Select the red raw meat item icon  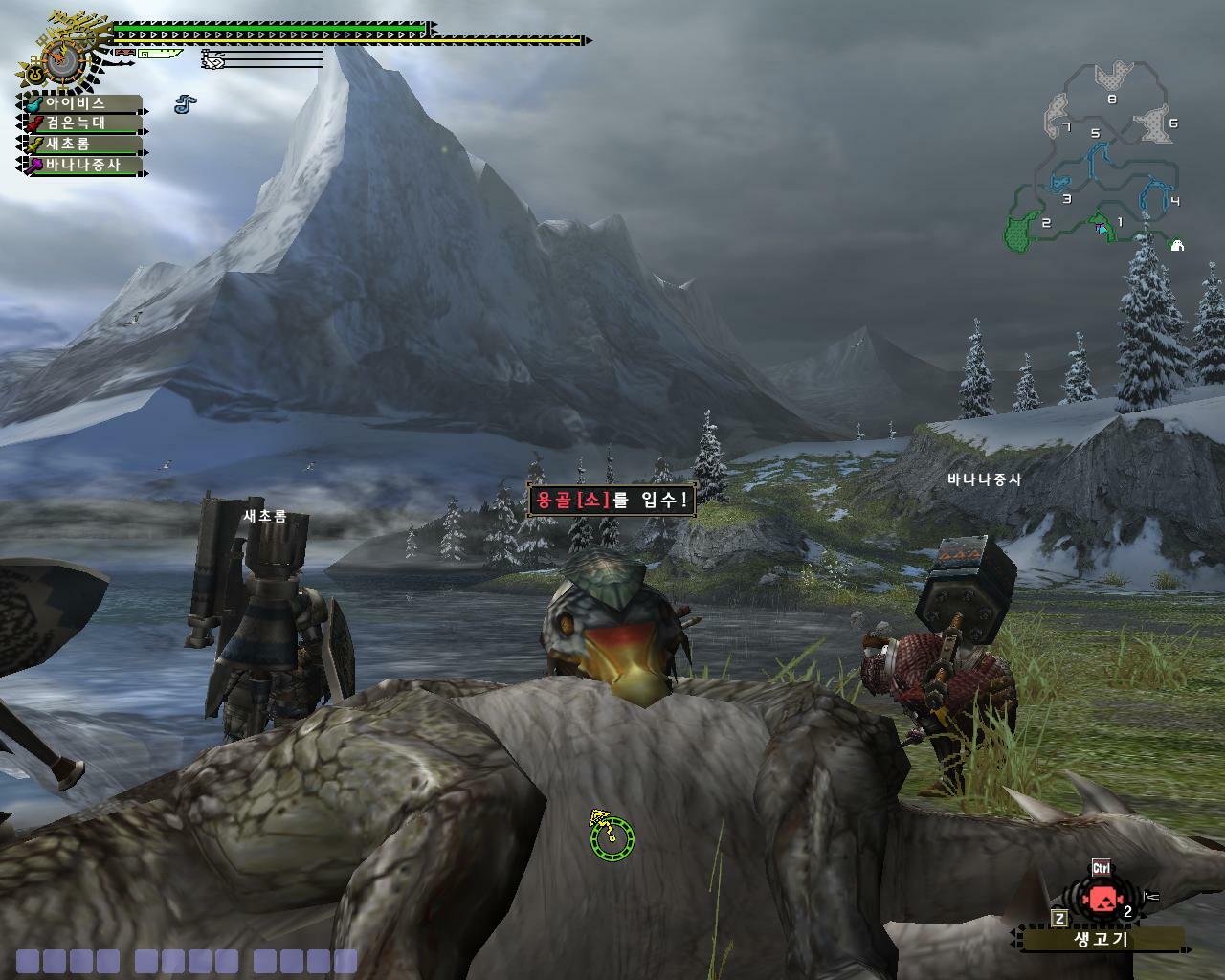tap(1102, 900)
